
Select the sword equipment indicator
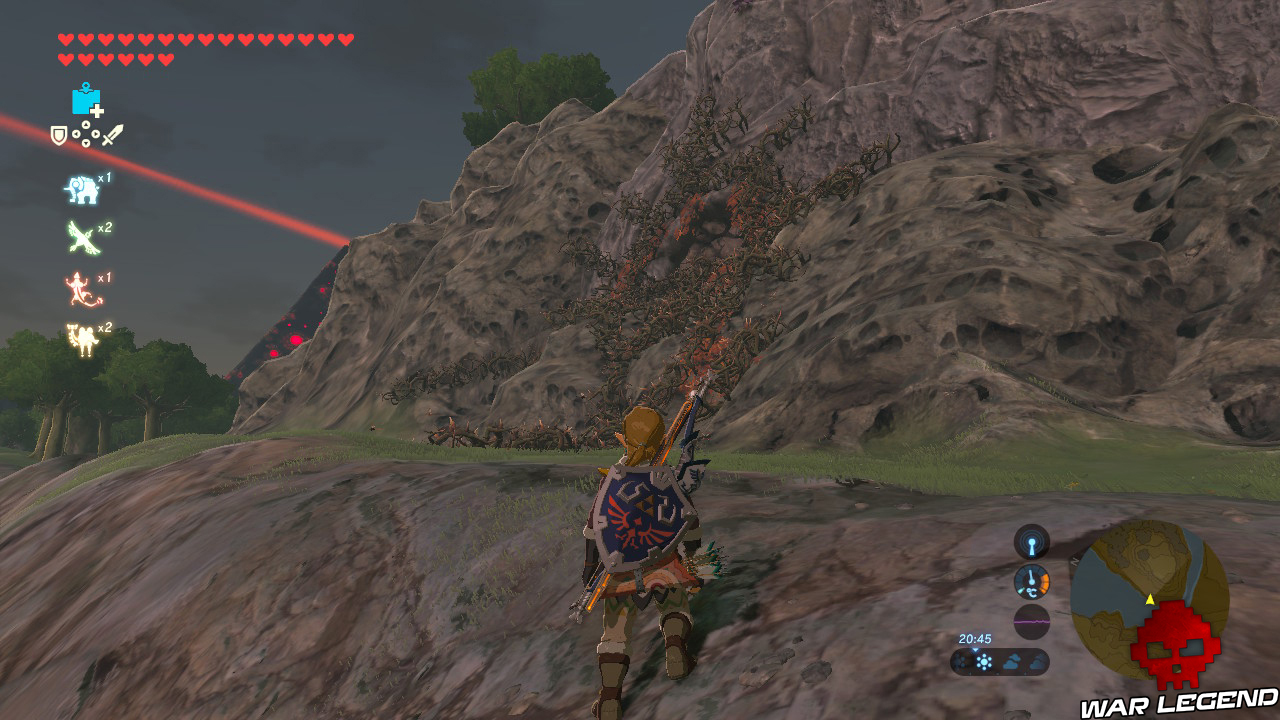110,137
